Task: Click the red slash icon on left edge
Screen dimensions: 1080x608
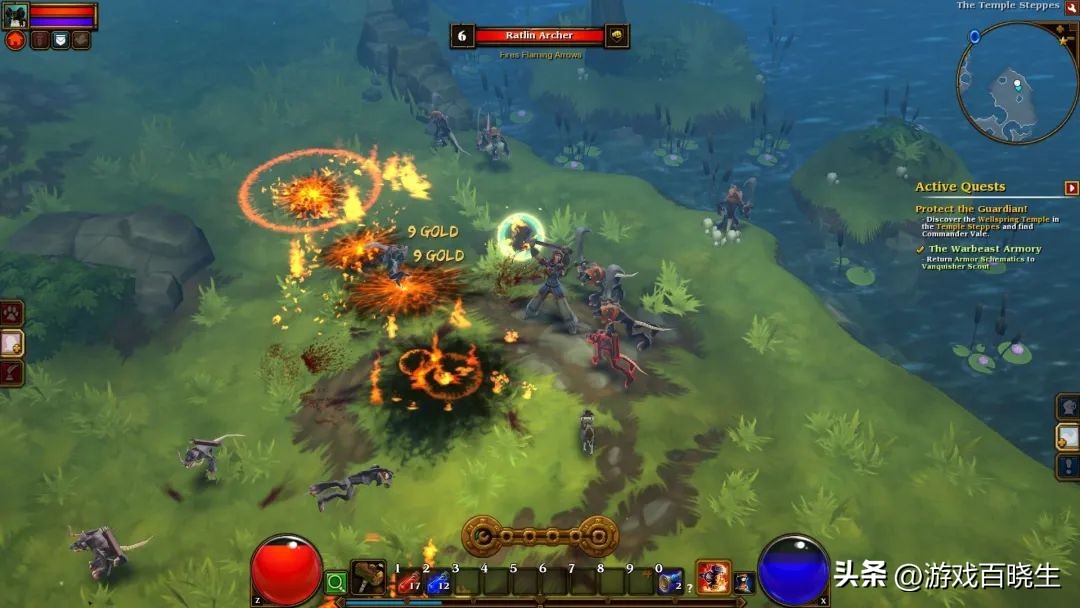Action: pyautogui.click(x=11, y=373)
